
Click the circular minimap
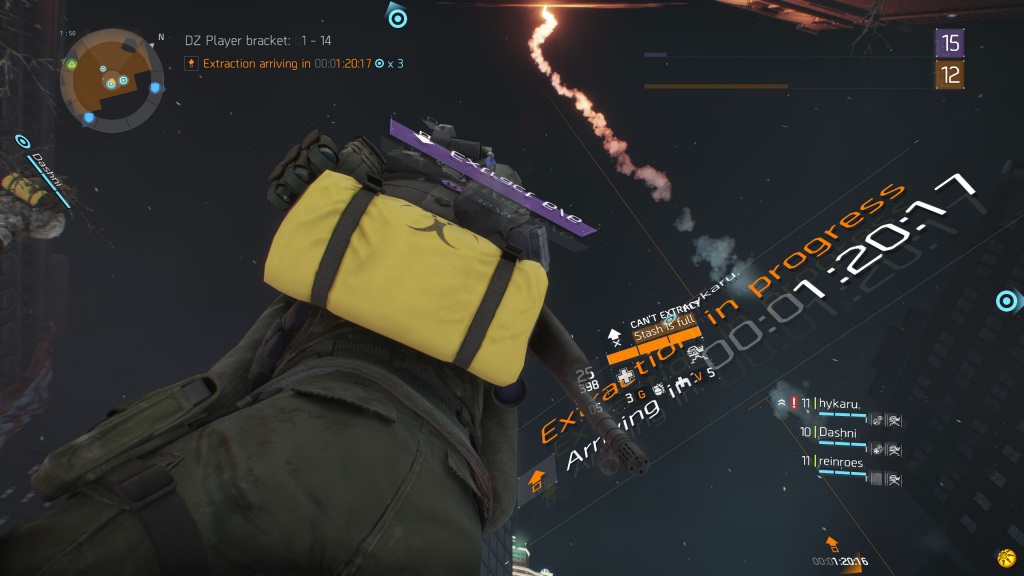pyautogui.click(x=110, y=81)
